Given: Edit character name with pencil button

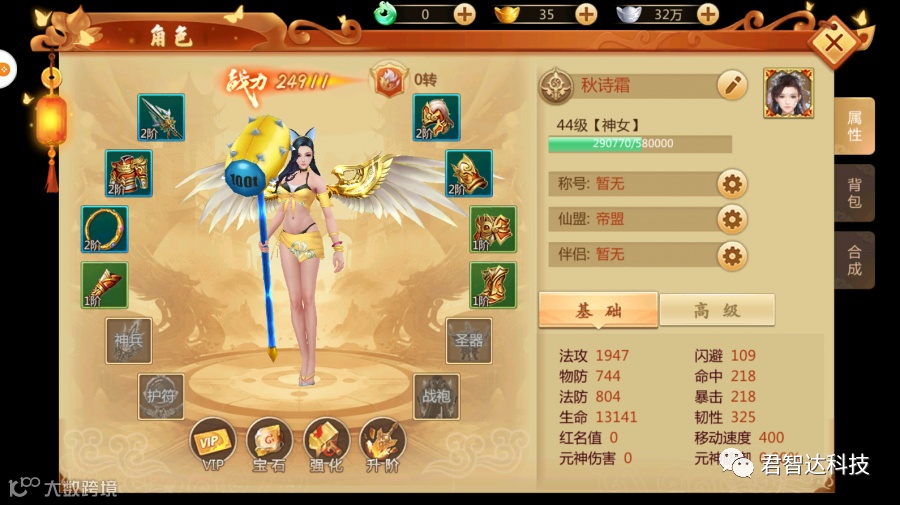Looking at the screenshot, I should point(732,86).
